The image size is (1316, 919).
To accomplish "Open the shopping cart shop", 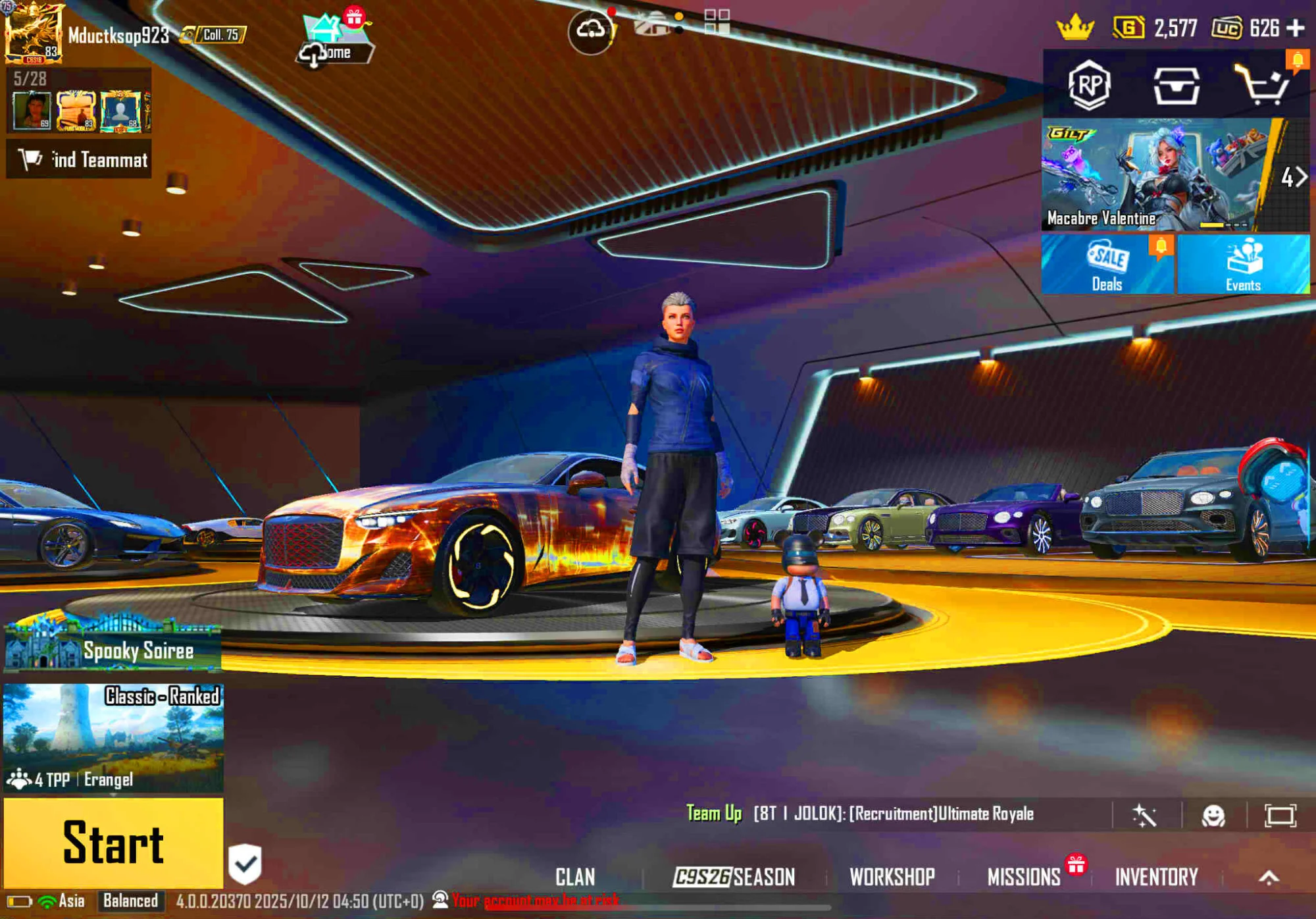I will (x=1262, y=86).
